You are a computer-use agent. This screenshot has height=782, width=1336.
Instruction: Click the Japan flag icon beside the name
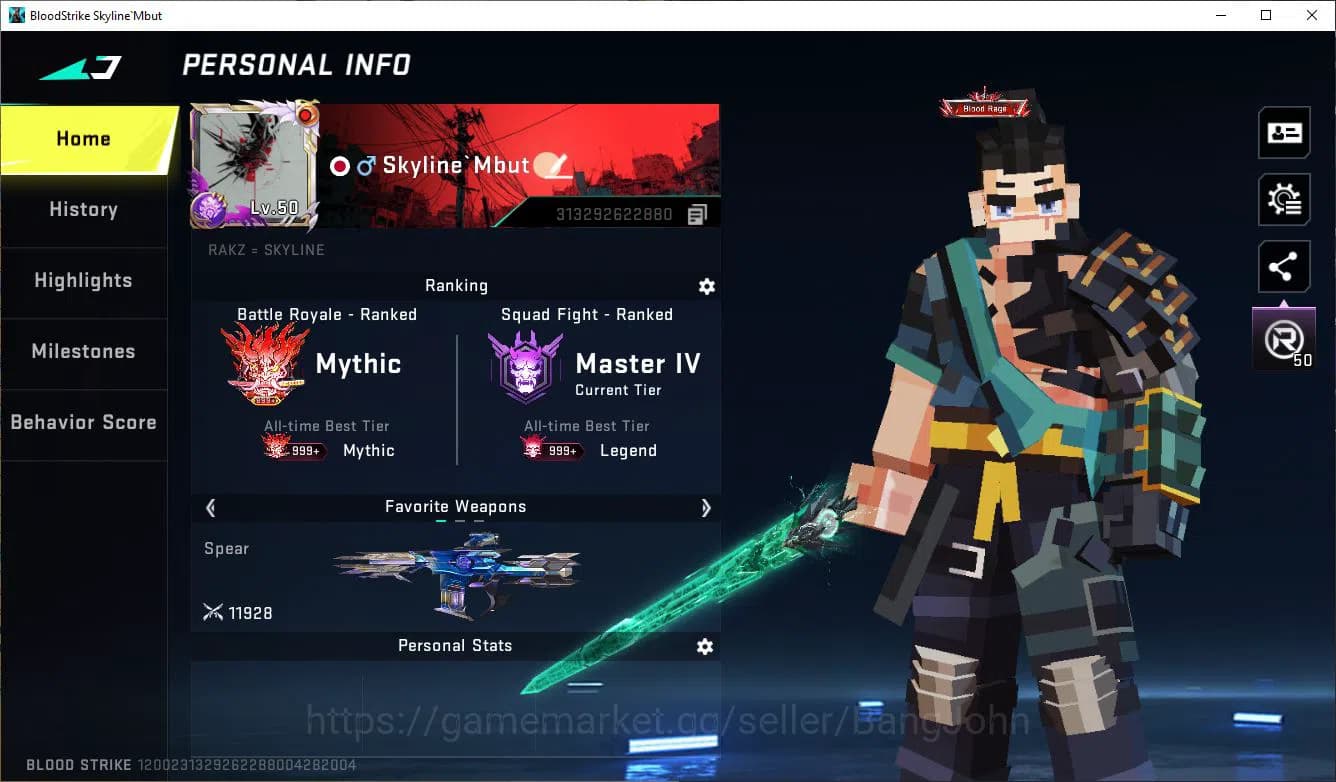tap(339, 165)
